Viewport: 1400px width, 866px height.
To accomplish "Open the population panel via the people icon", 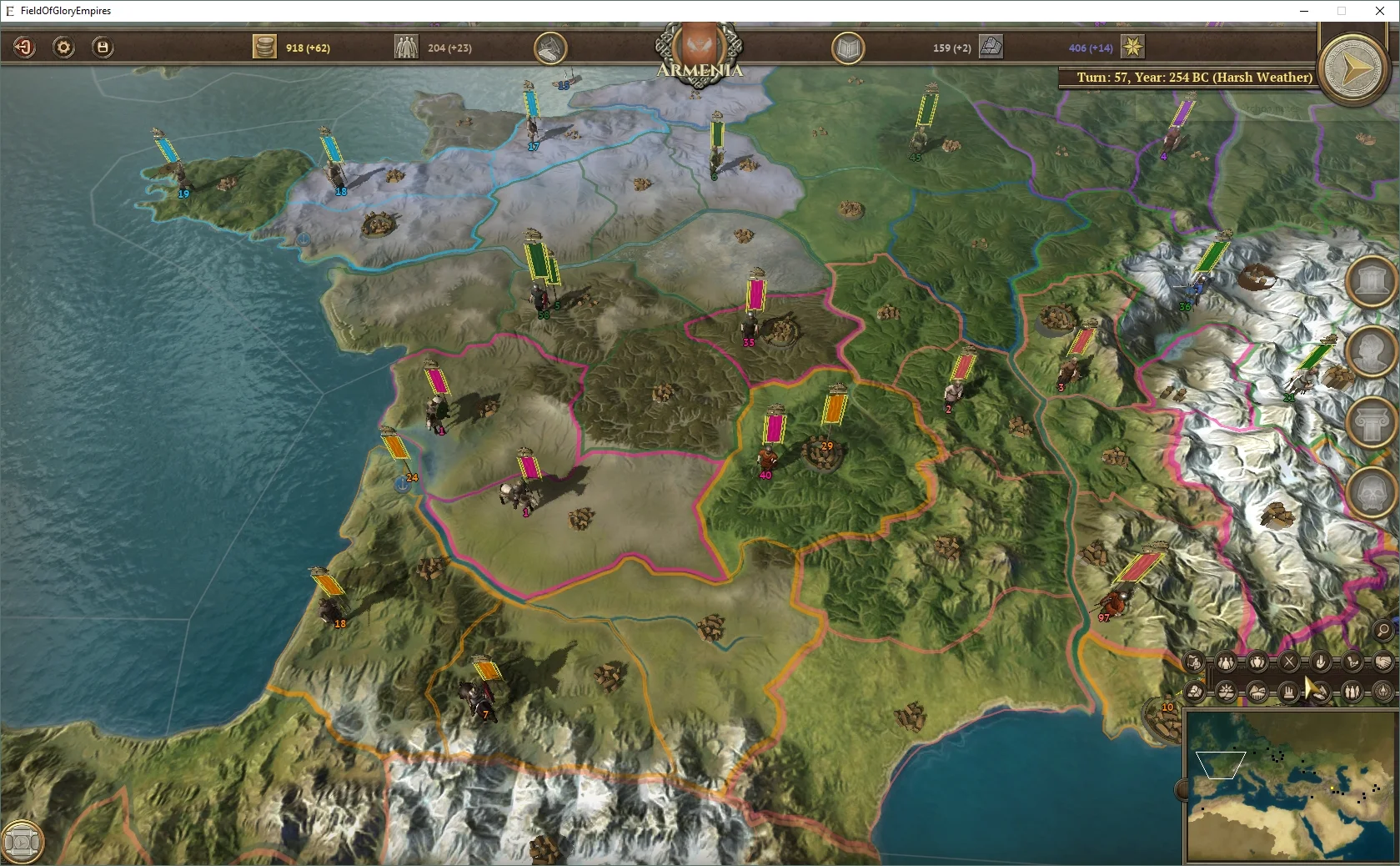I will (x=406, y=48).
